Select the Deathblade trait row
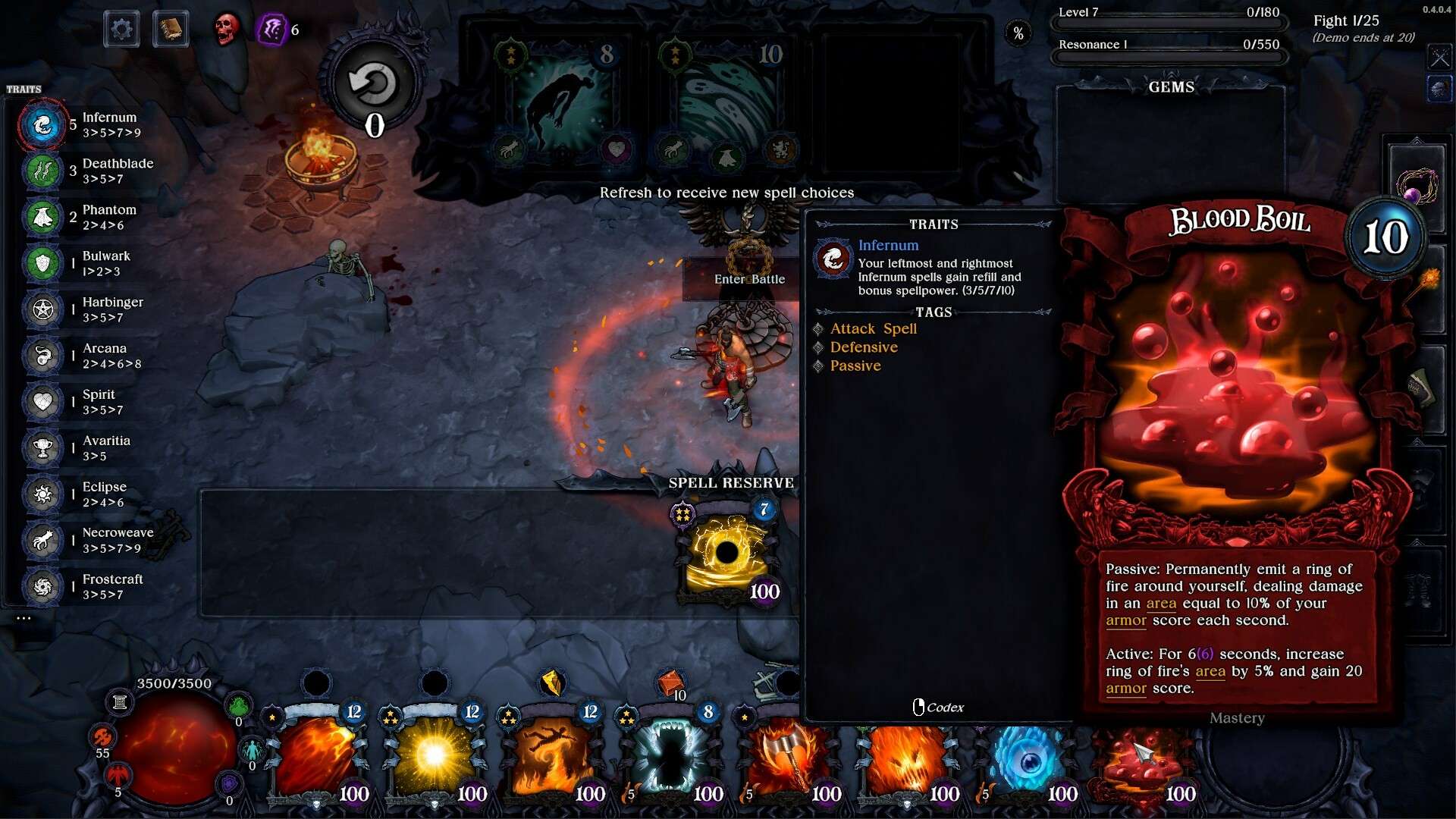Image resolution: width=1456 pixels, height=819 pixels. click(83, 171)
